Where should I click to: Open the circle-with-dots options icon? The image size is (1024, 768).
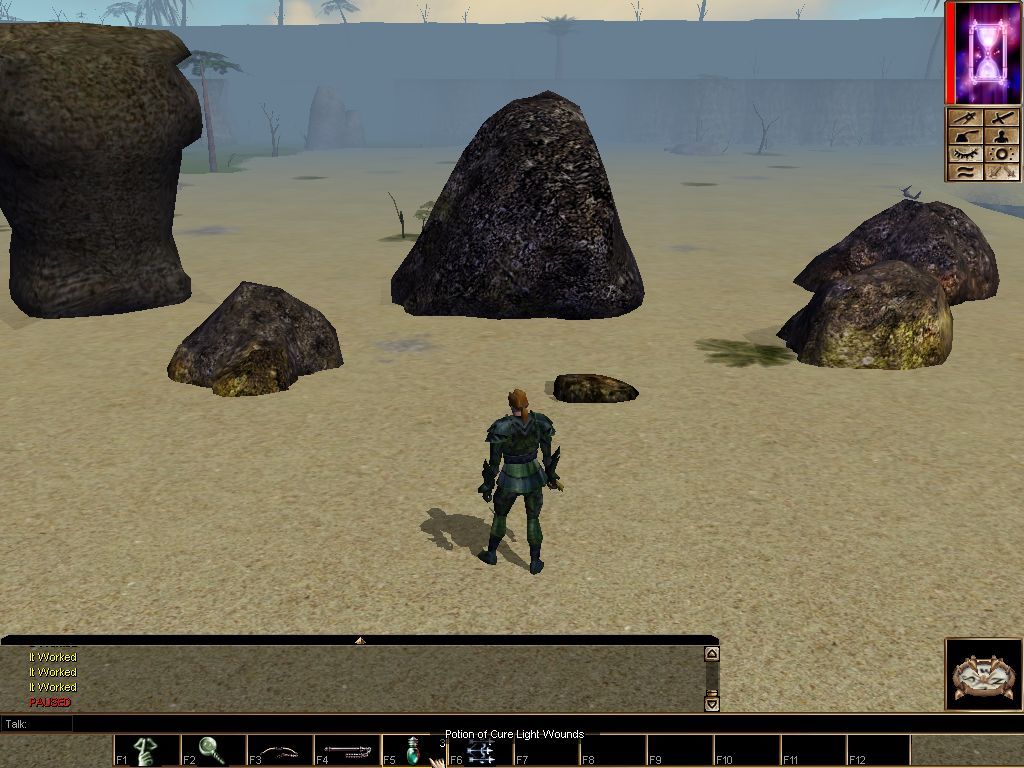click(1001, 154)
